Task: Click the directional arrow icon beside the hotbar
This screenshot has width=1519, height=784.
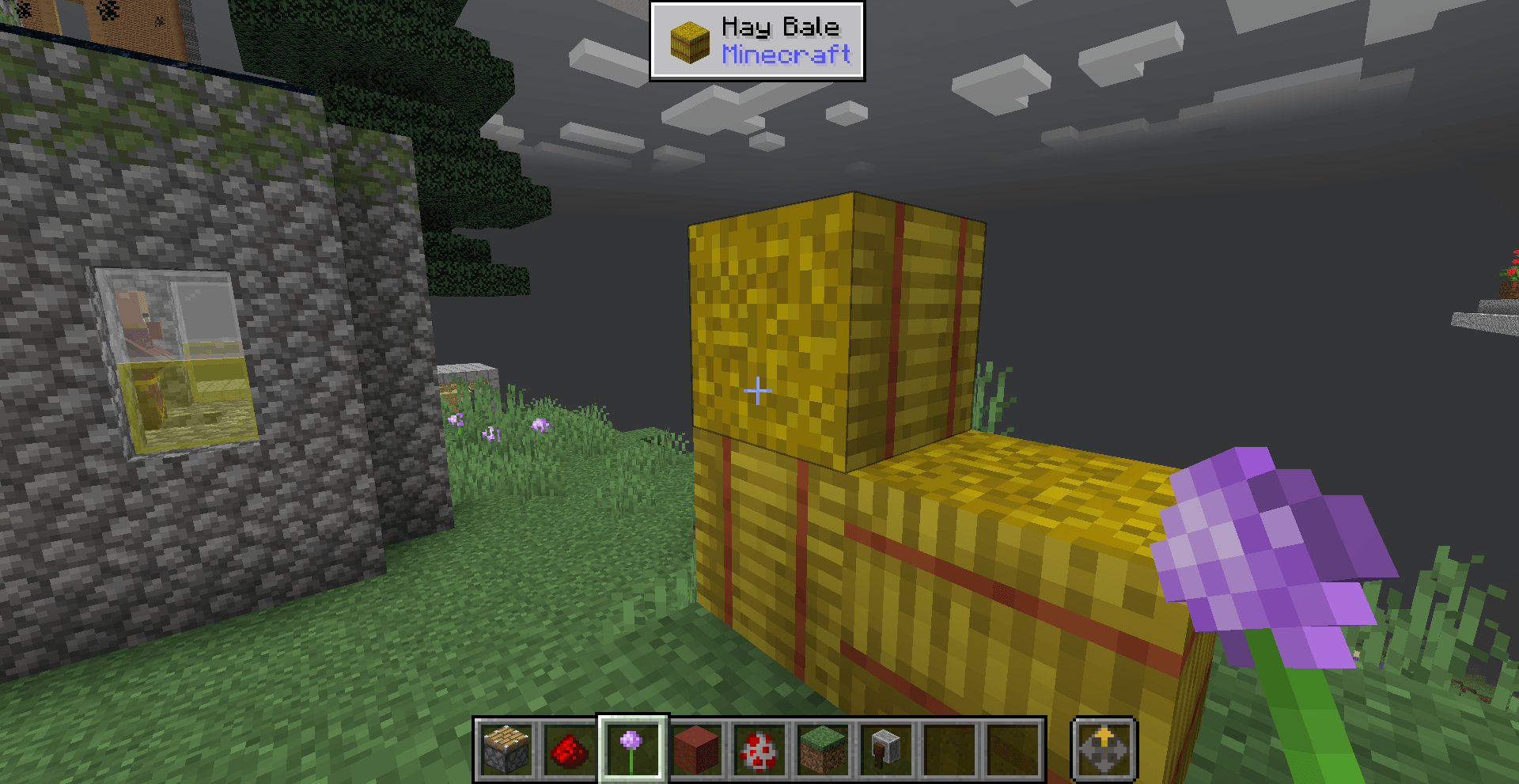Action: coord(1104,749)
